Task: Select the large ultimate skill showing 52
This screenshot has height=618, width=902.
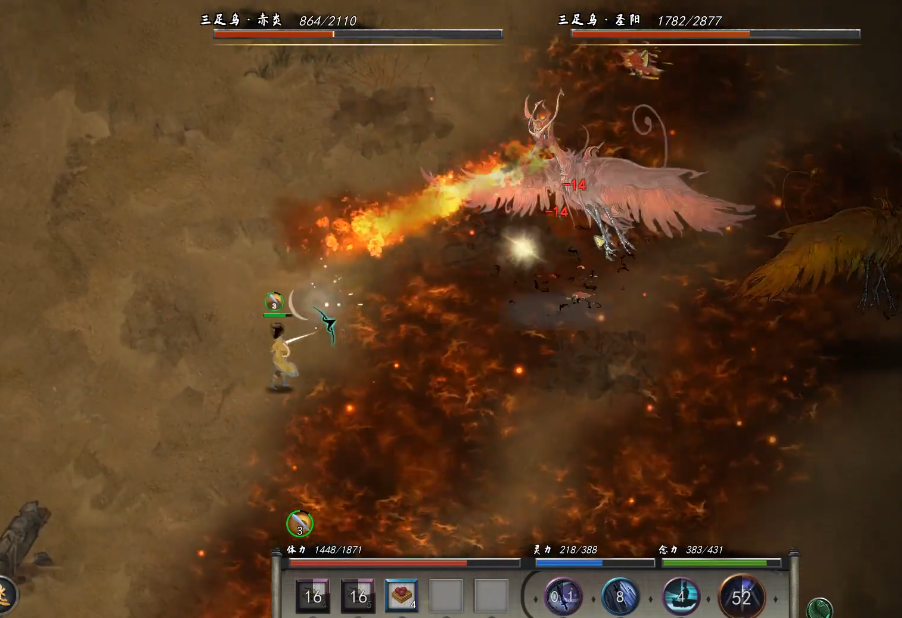Action: coord(741,597)
